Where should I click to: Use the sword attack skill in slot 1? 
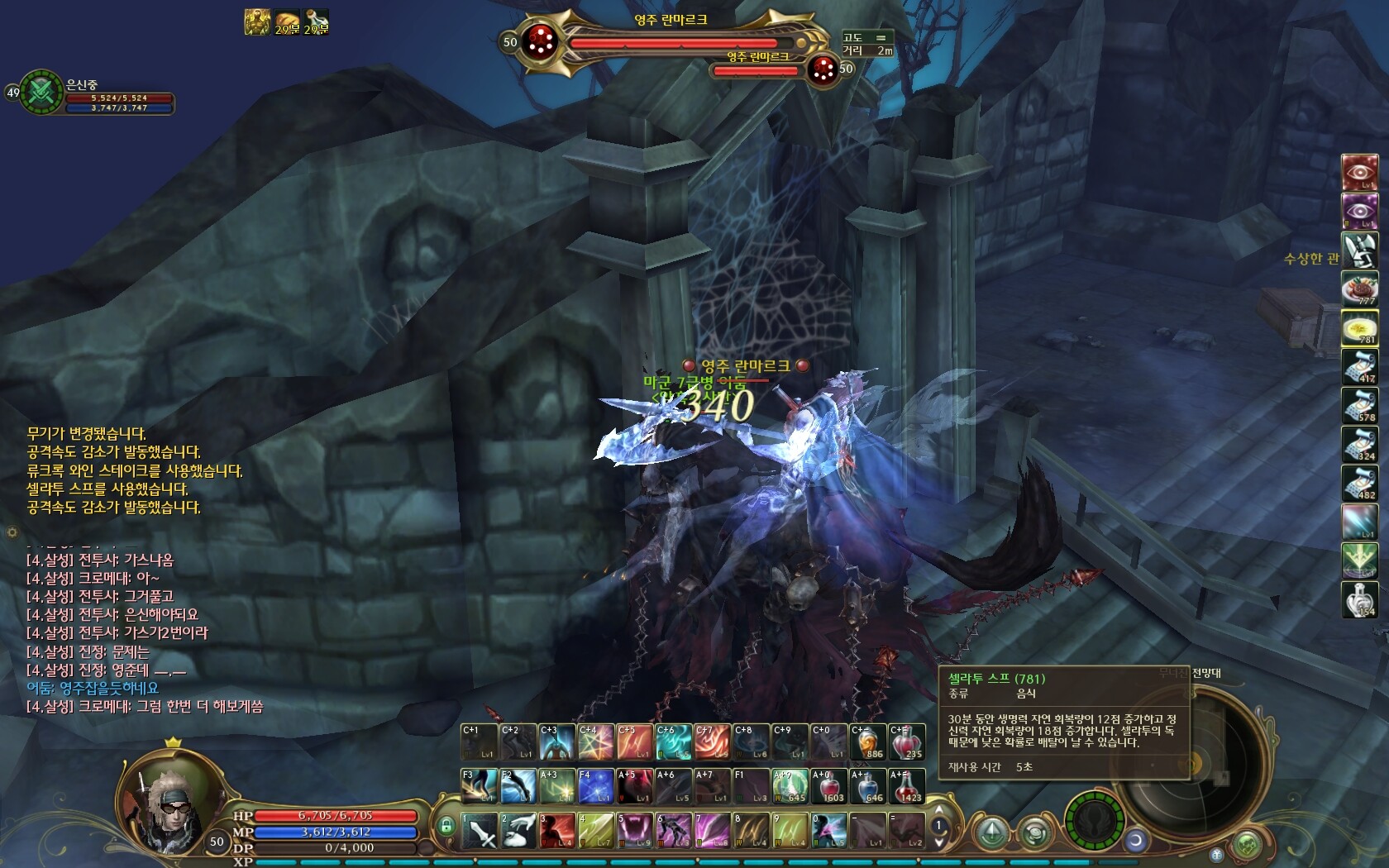point(480,830)
